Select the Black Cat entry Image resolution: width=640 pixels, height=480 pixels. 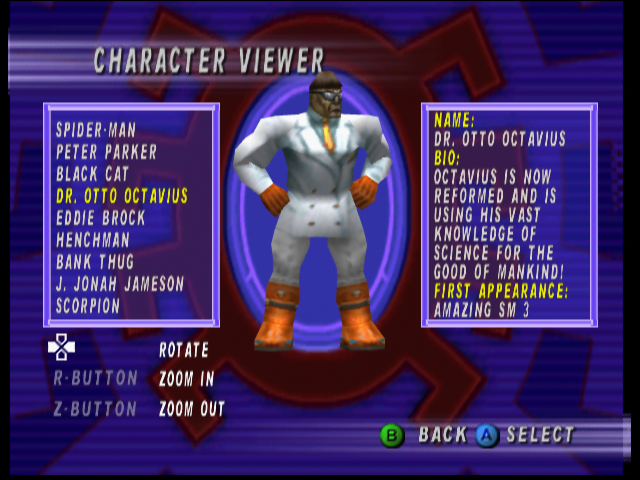tap(92, 174)
